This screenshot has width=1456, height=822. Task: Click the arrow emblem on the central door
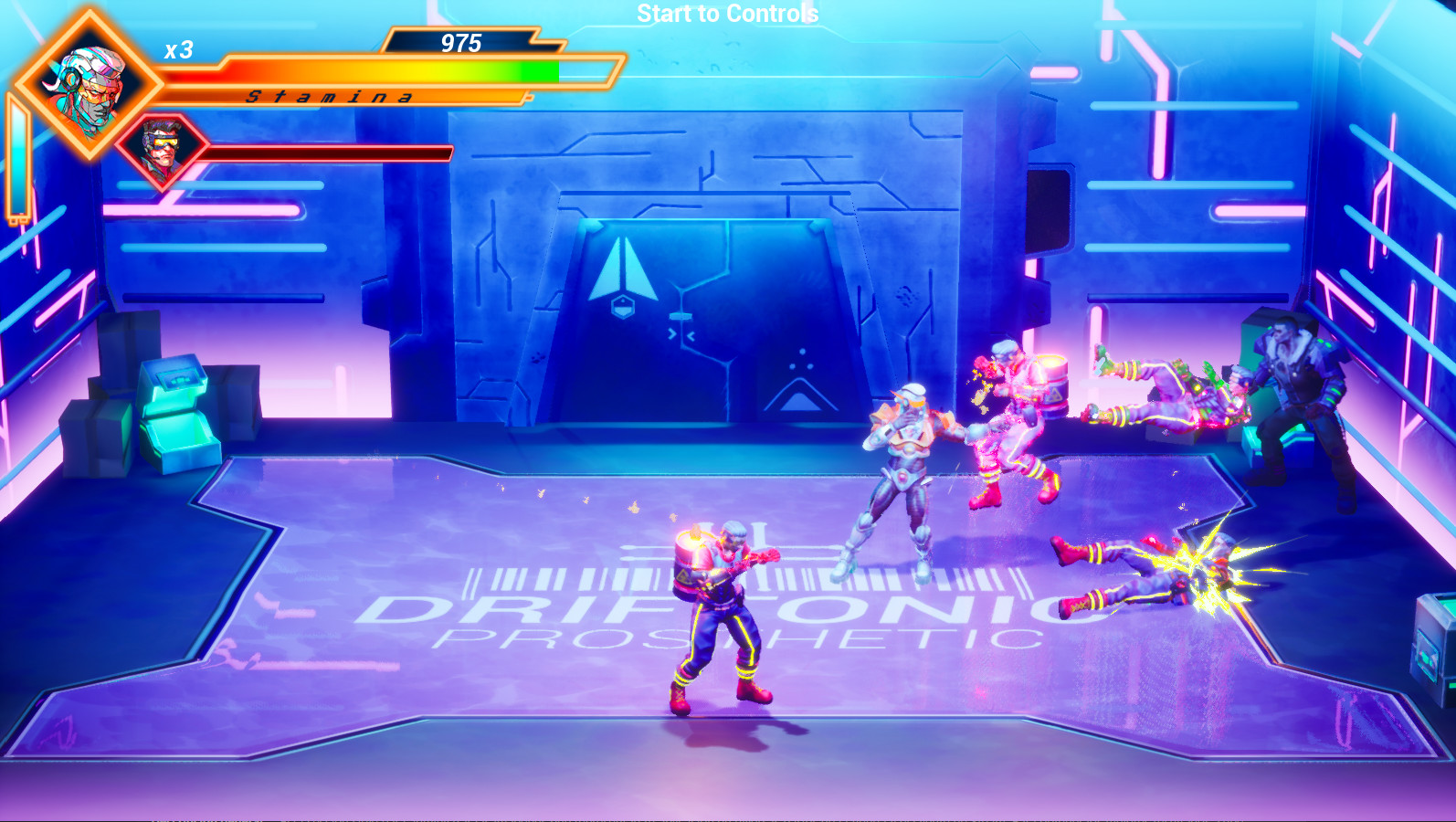pos(626,269)
